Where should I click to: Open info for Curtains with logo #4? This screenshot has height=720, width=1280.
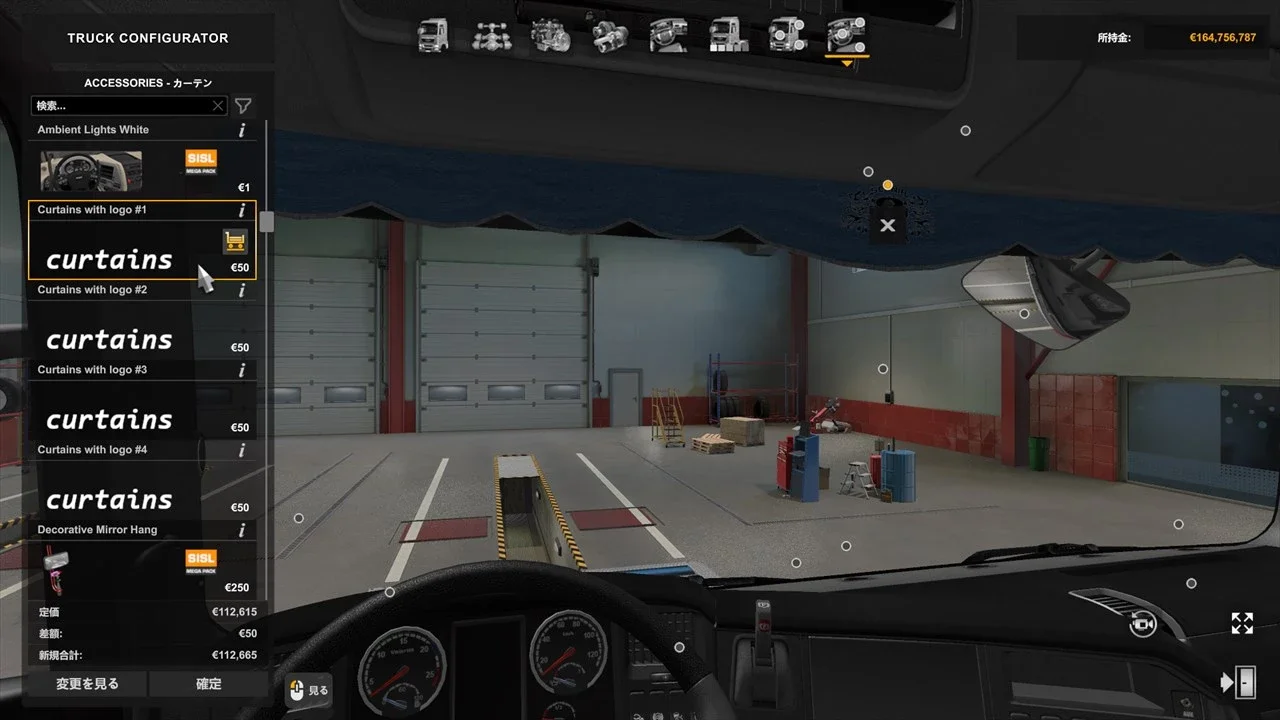coord(241,450)
